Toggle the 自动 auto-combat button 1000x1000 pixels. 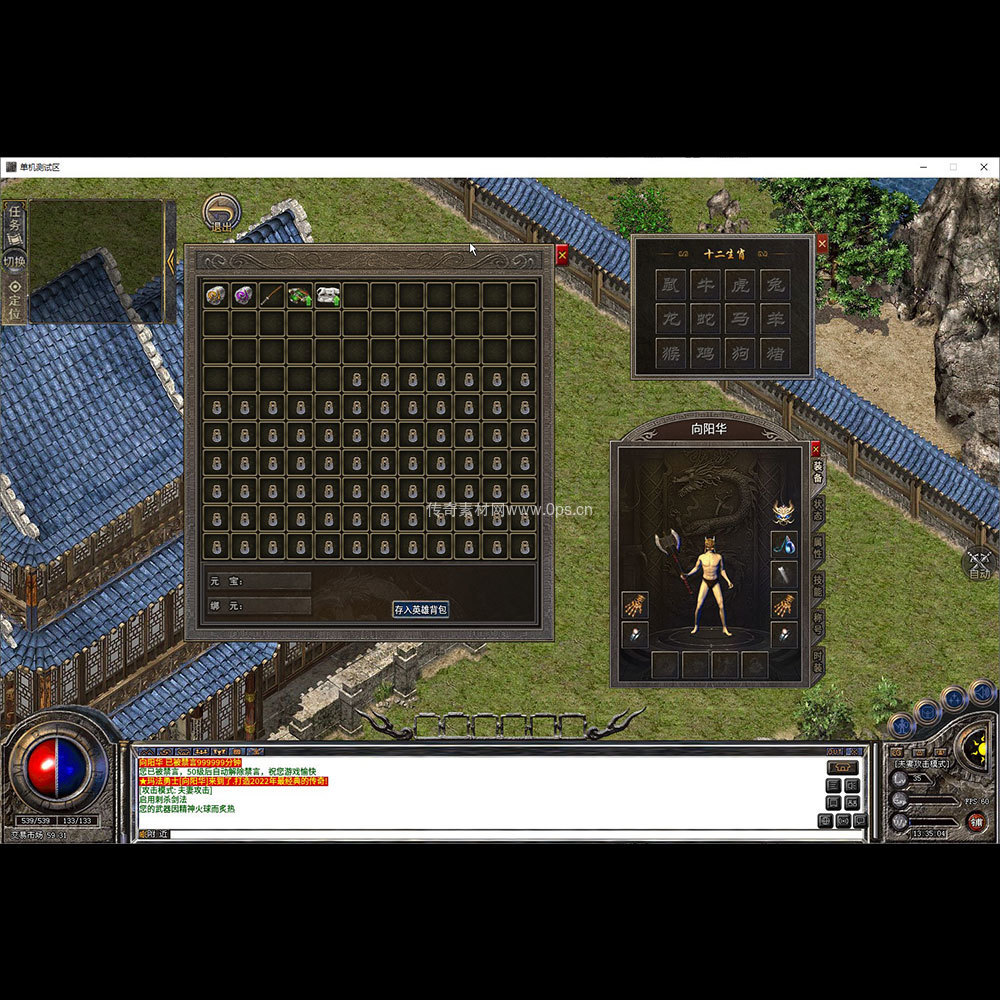pos(980,564)
